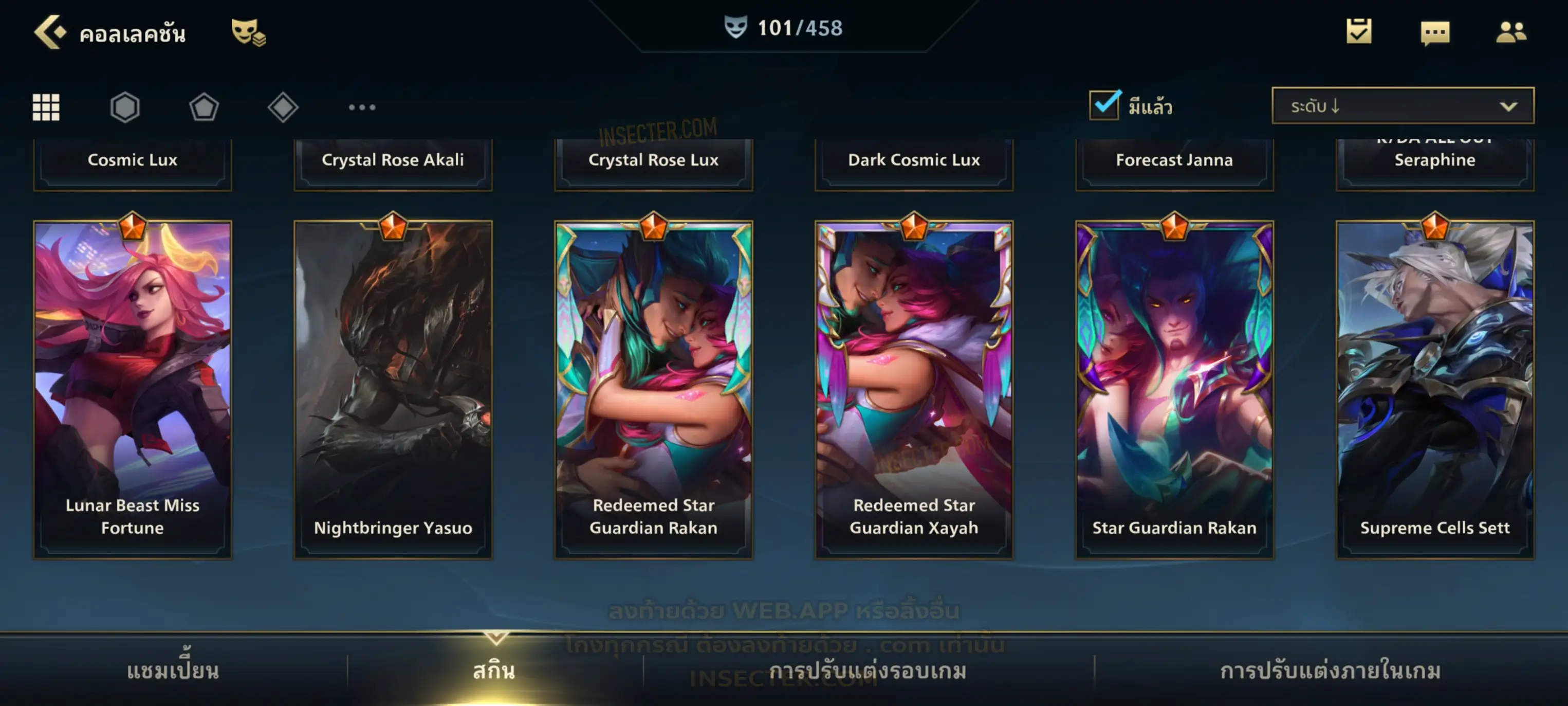1568x706 pixels.
Task: Open the friends list icon
Action: click(1511, 32)
